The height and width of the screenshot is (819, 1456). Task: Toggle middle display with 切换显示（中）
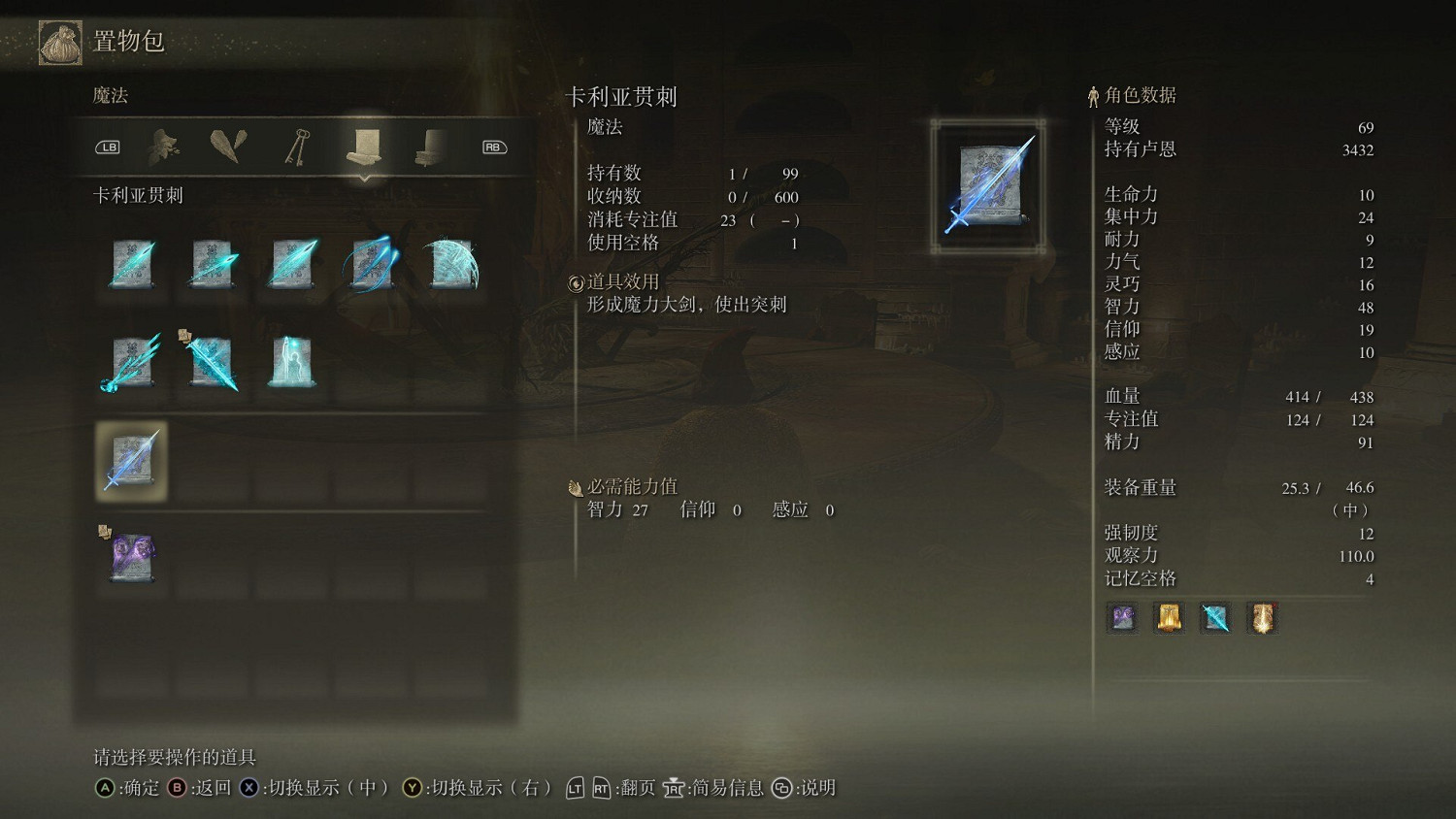(320, 788)
